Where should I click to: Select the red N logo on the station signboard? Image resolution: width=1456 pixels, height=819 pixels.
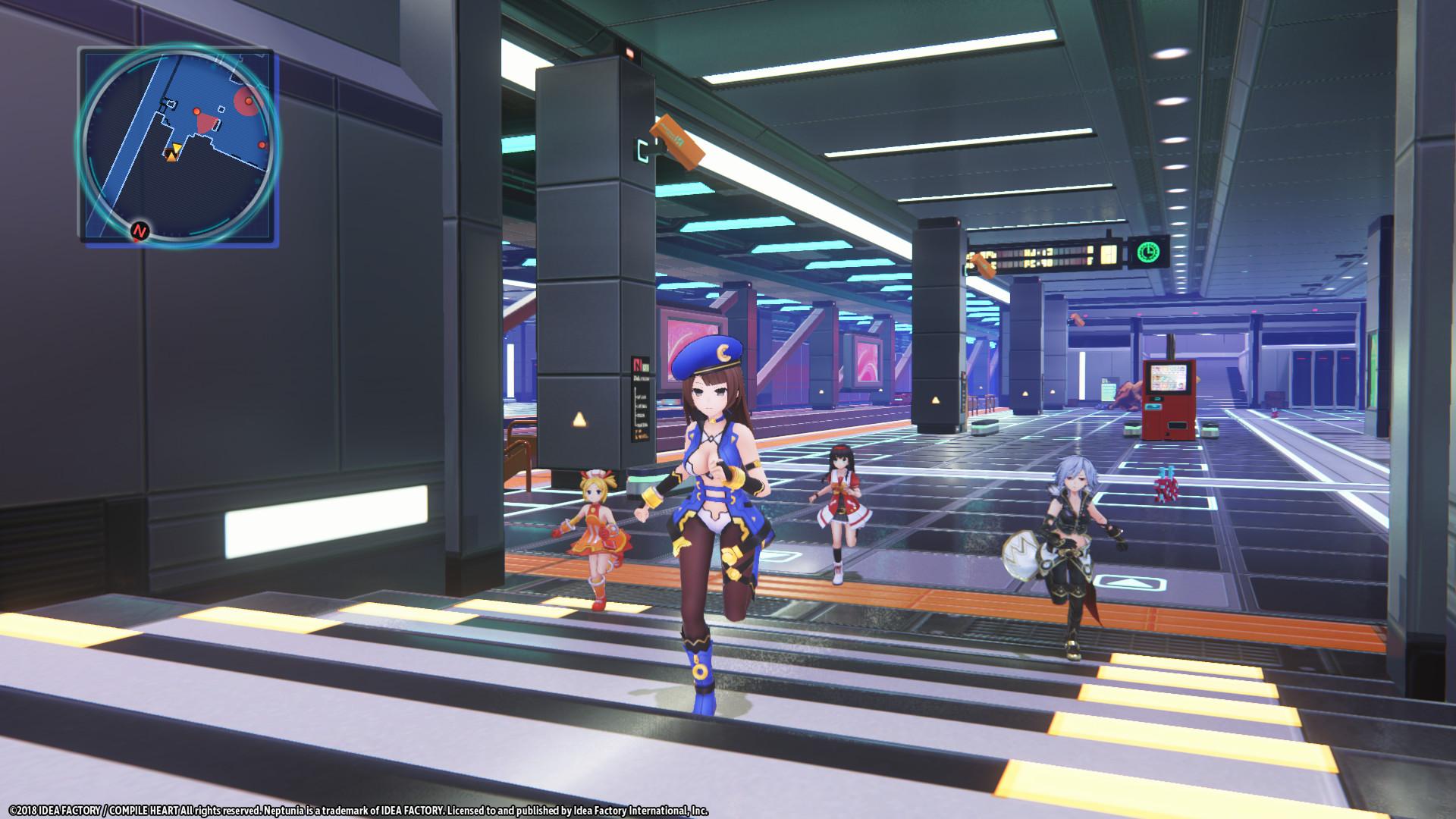coord(638,365)
